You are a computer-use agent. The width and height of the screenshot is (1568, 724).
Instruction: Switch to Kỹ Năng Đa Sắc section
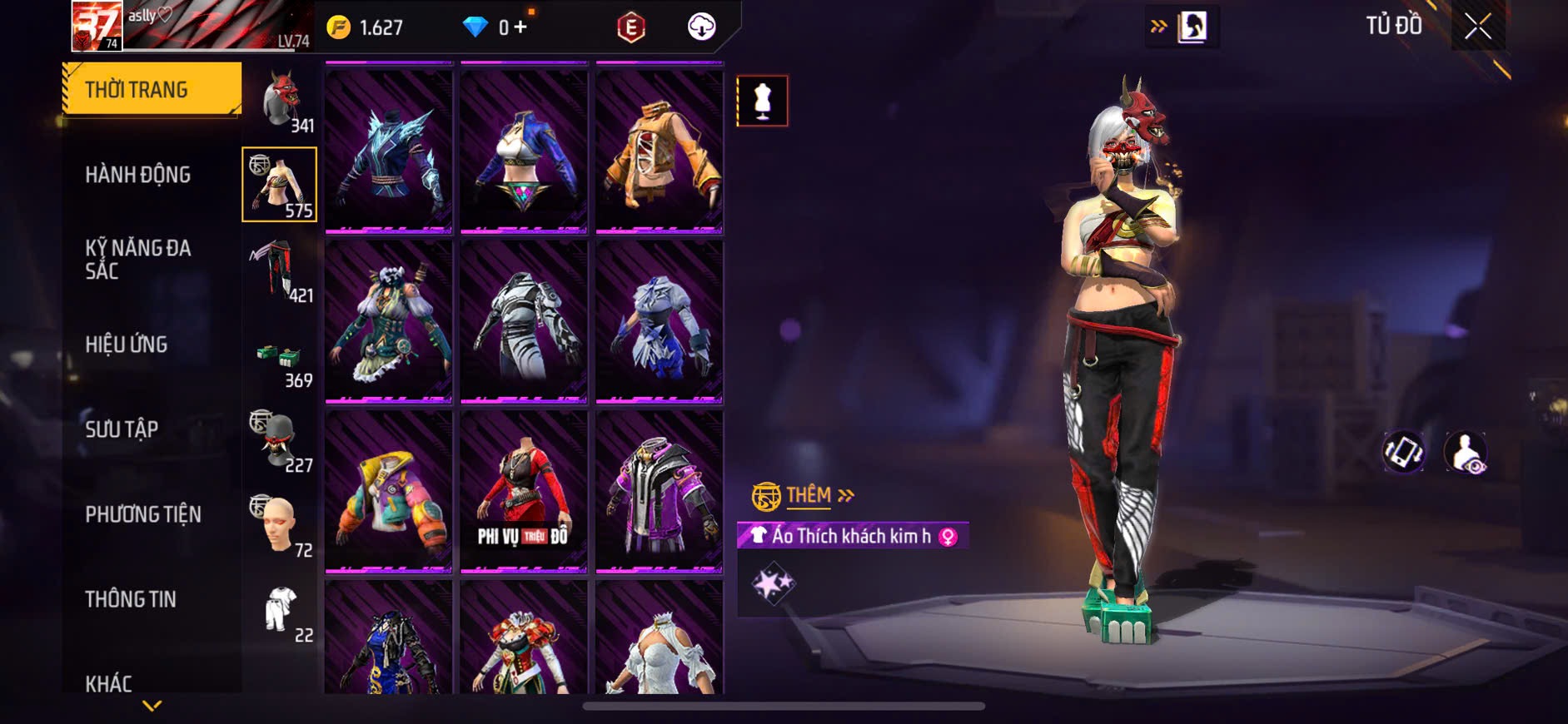click(138, 260)
